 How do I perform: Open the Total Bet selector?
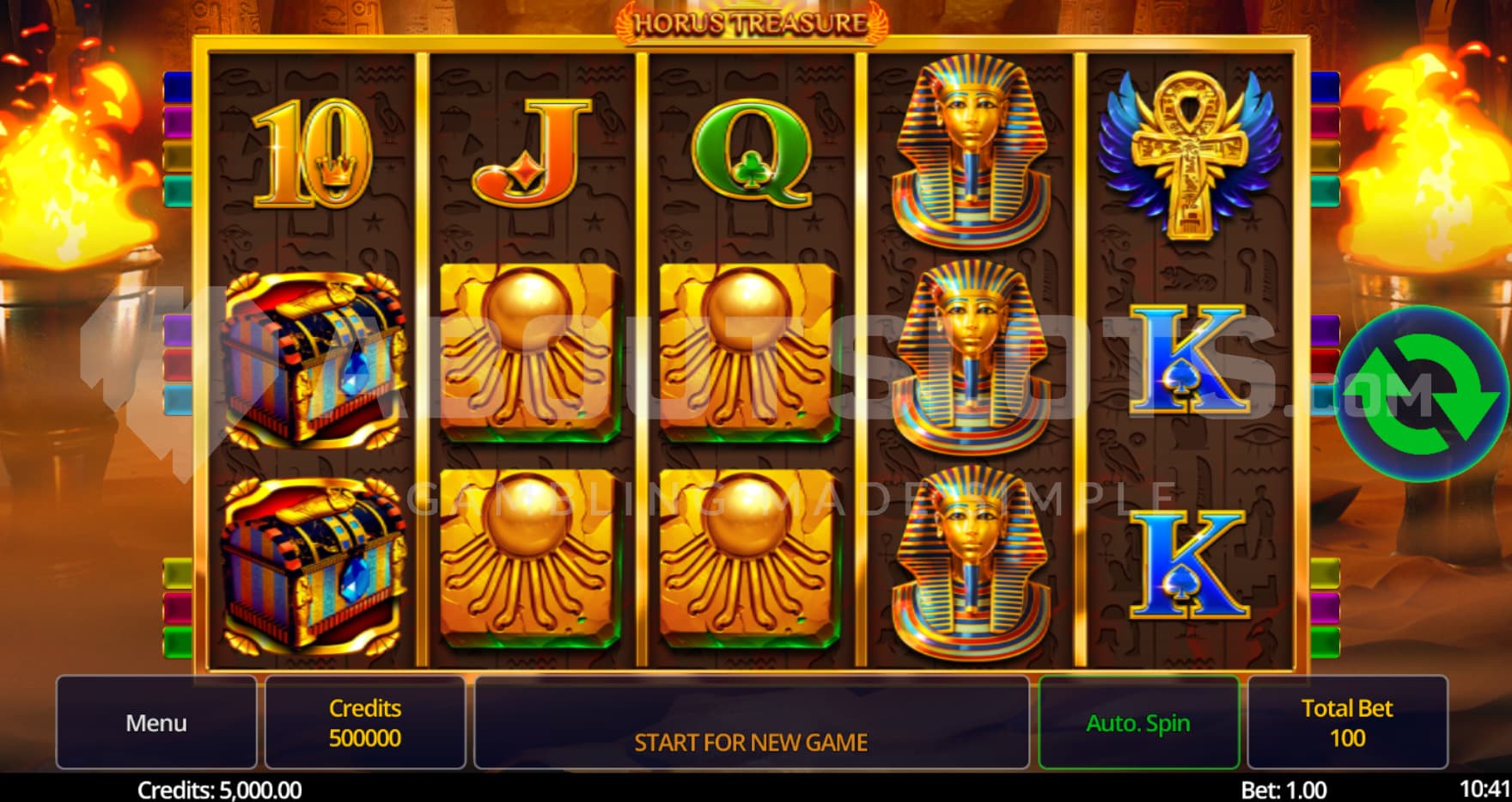(x=1346, y=722)
